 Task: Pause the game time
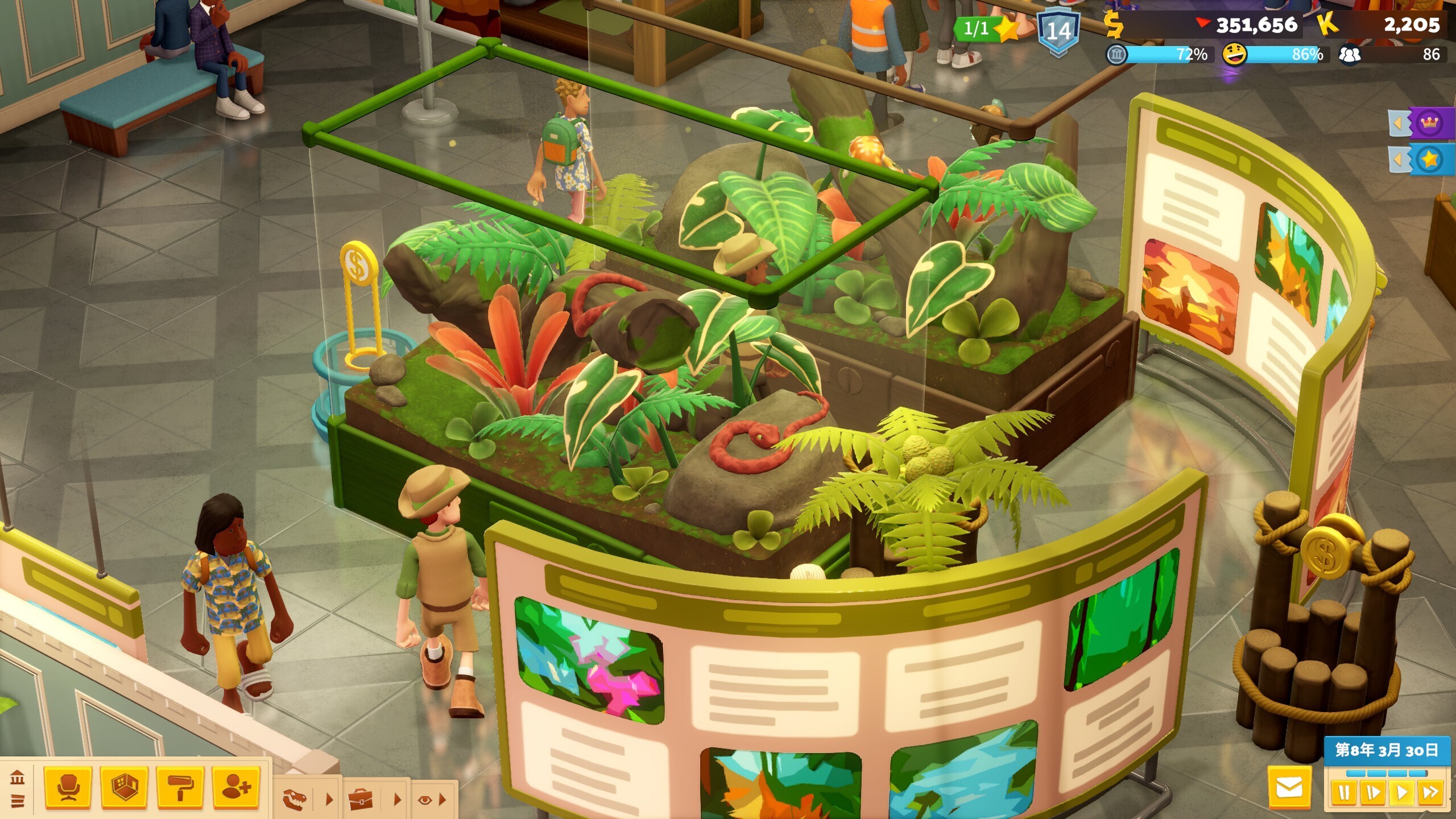[1344, 793]
